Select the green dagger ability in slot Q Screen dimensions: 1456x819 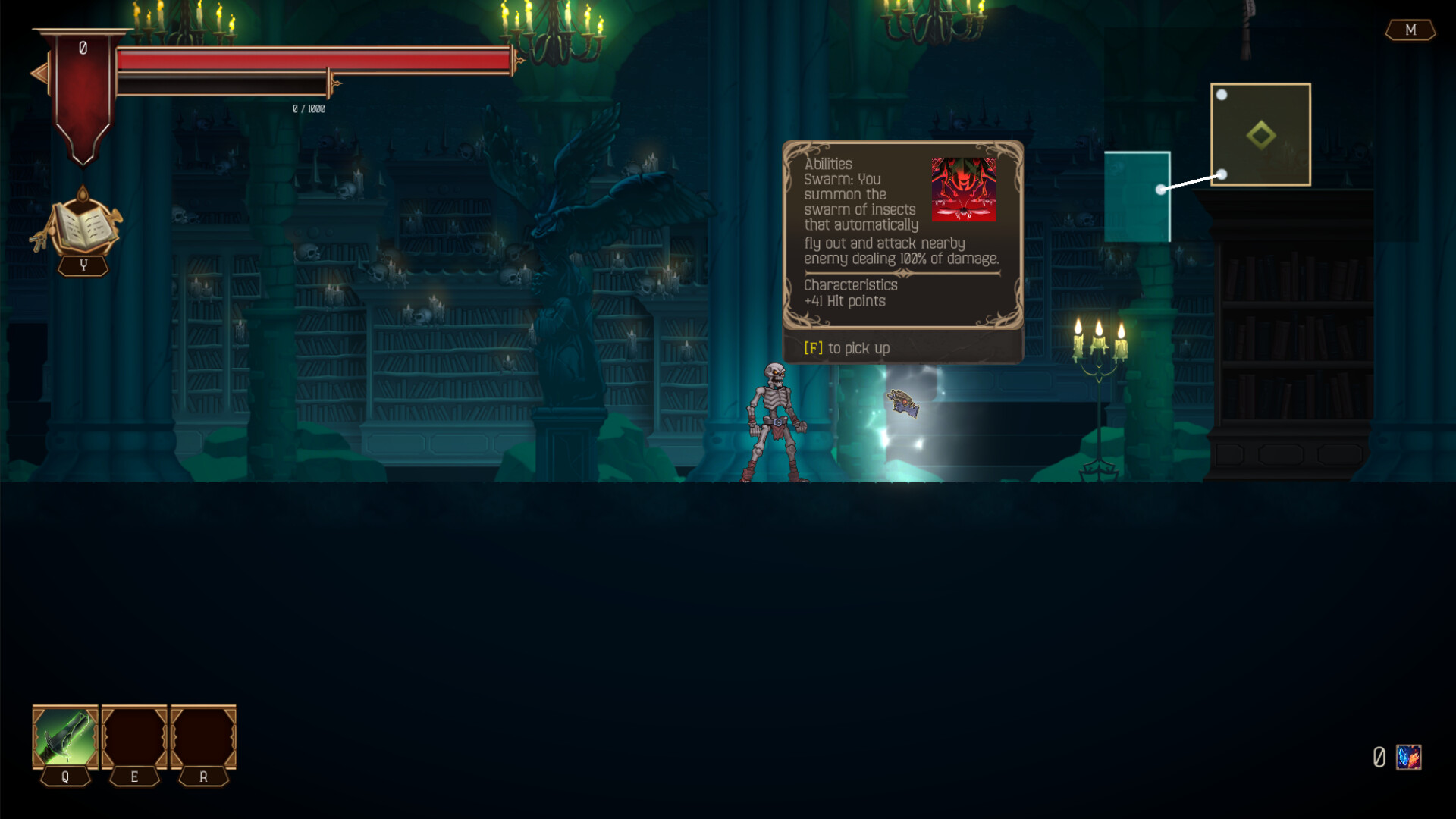(64, 736)
